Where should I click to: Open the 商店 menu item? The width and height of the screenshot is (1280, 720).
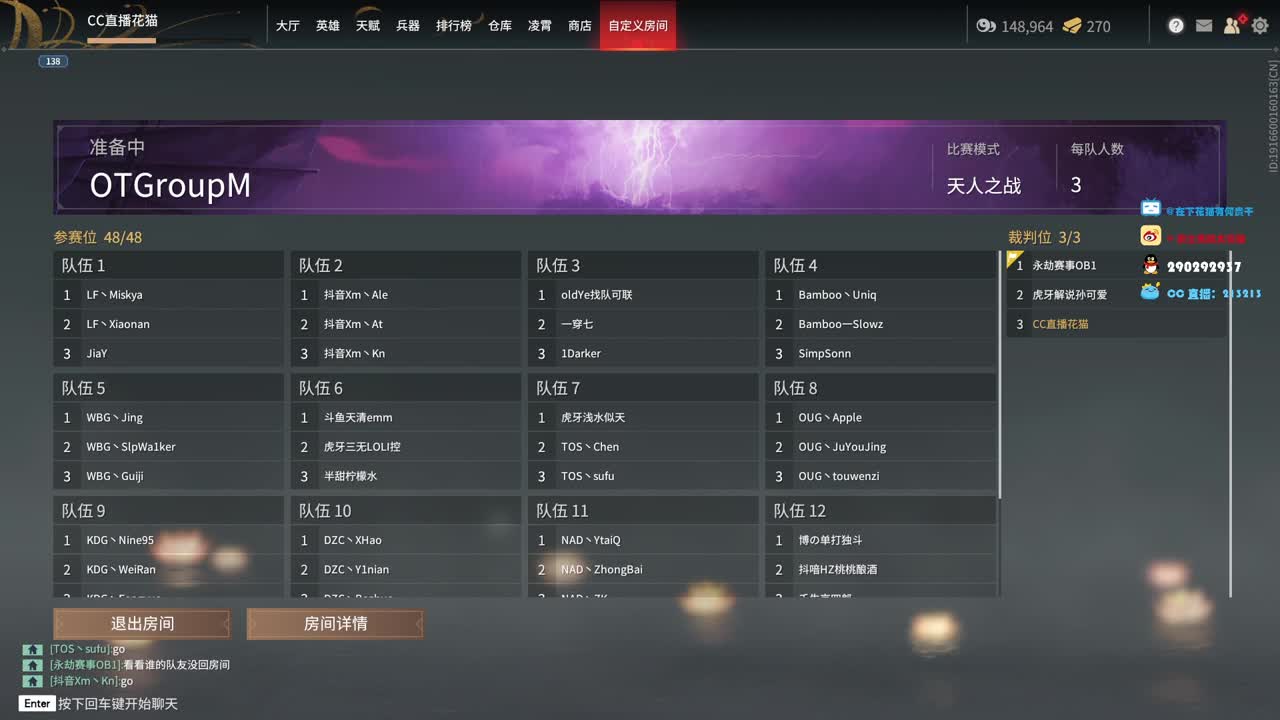pos(580,26)
